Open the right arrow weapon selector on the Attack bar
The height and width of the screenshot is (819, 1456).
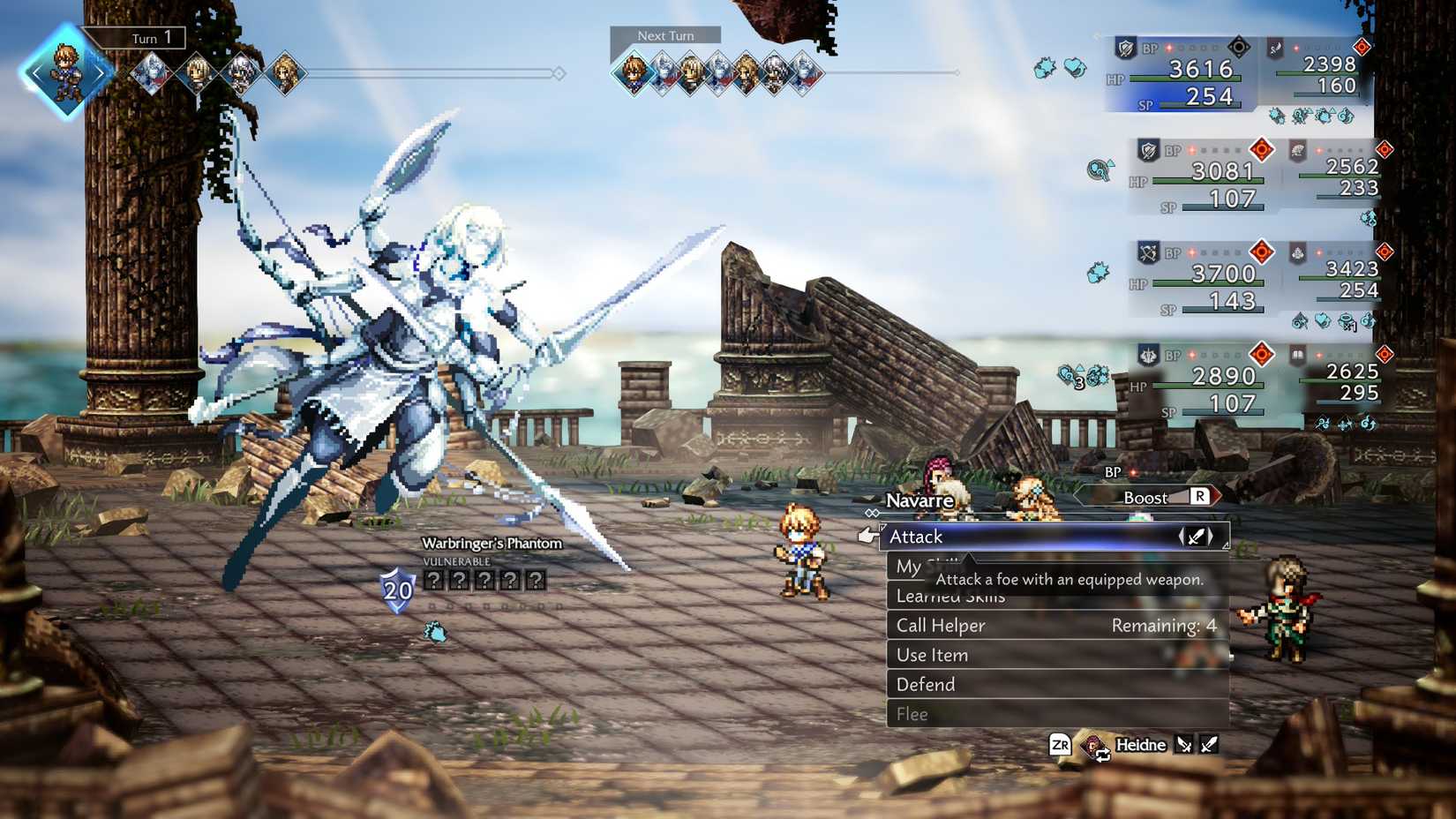point(1211,537)
